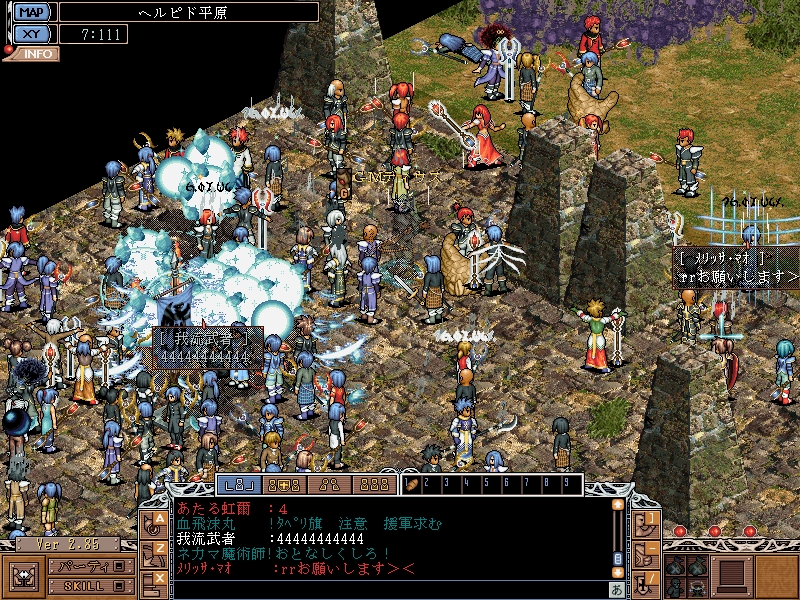Click the / shortcut button right of chat

tap(648, 578)
